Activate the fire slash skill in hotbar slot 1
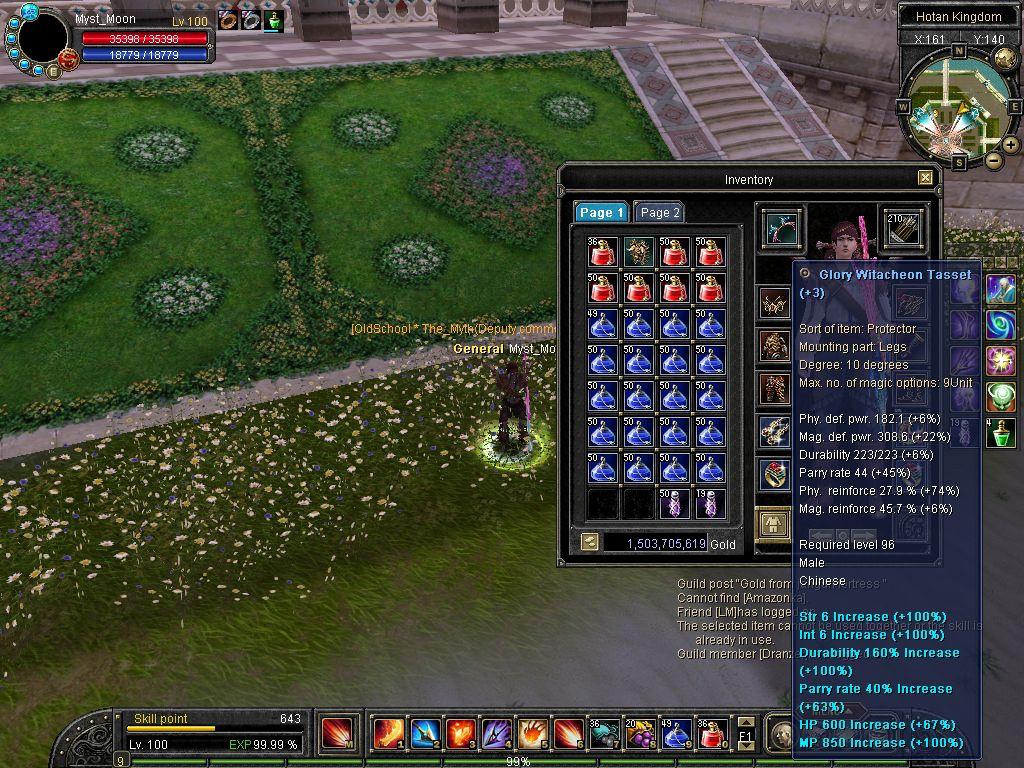 coord(389,734)
